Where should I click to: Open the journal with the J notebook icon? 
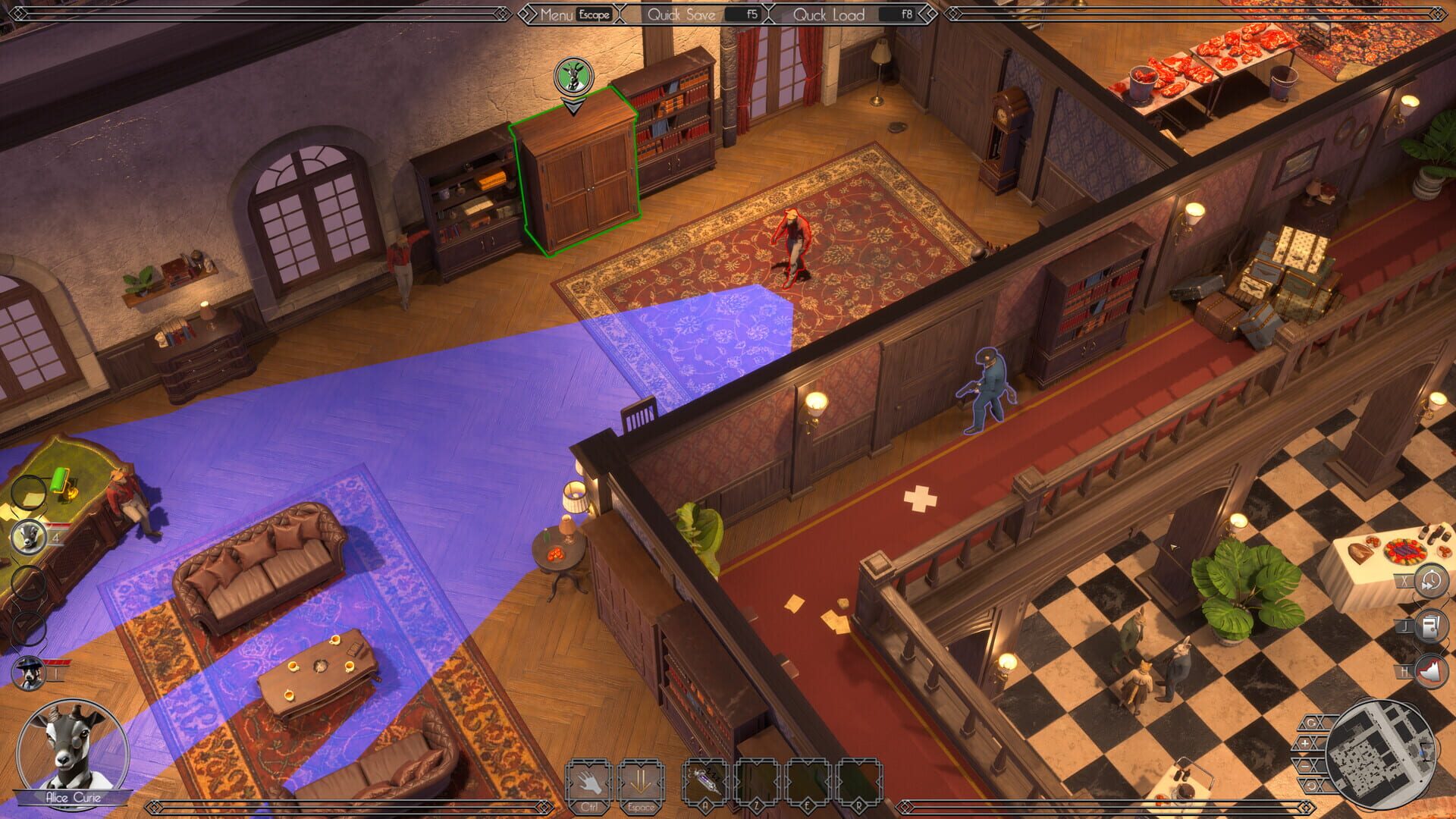1432,626
